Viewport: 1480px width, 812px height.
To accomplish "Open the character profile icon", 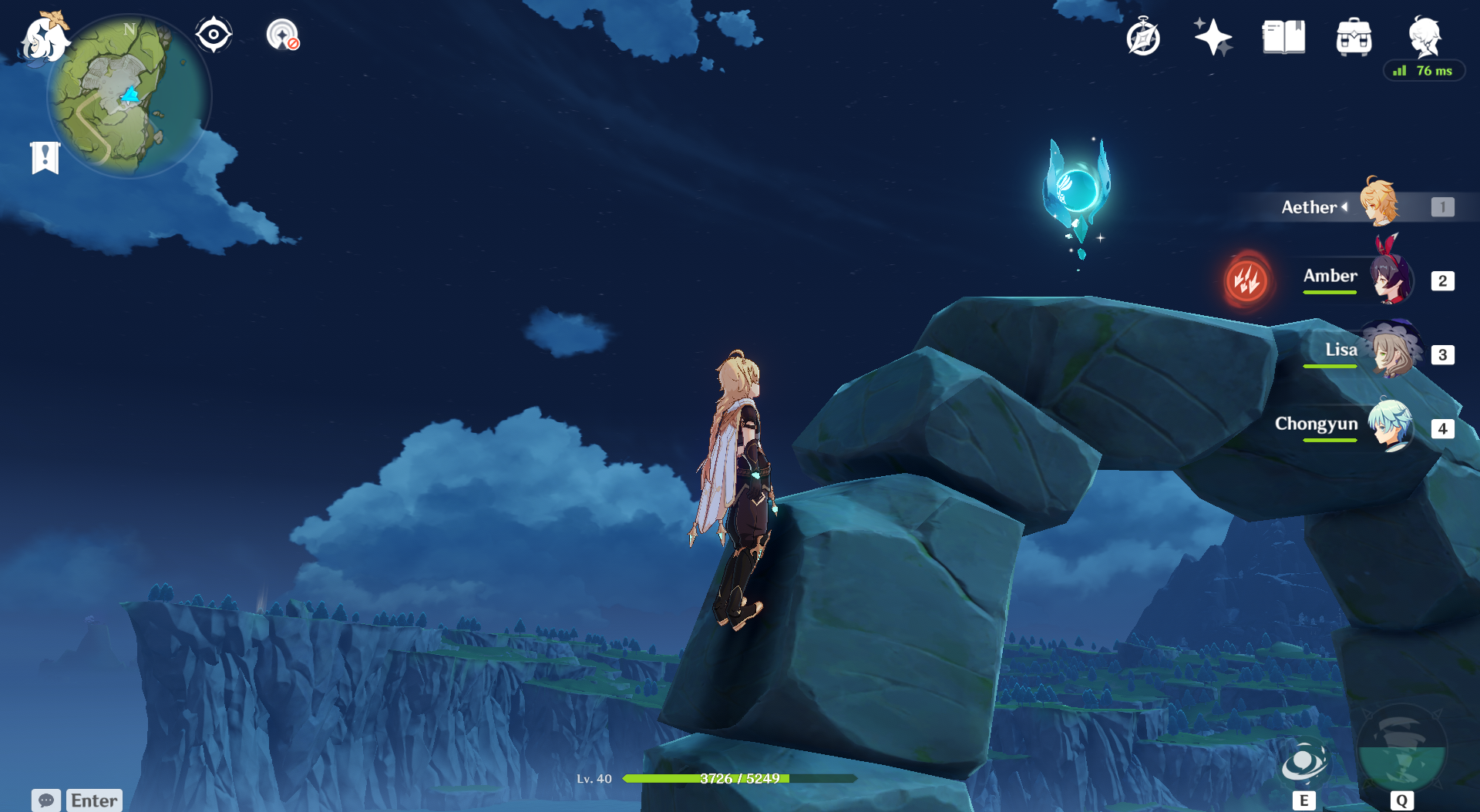I will coord(1424,36).
